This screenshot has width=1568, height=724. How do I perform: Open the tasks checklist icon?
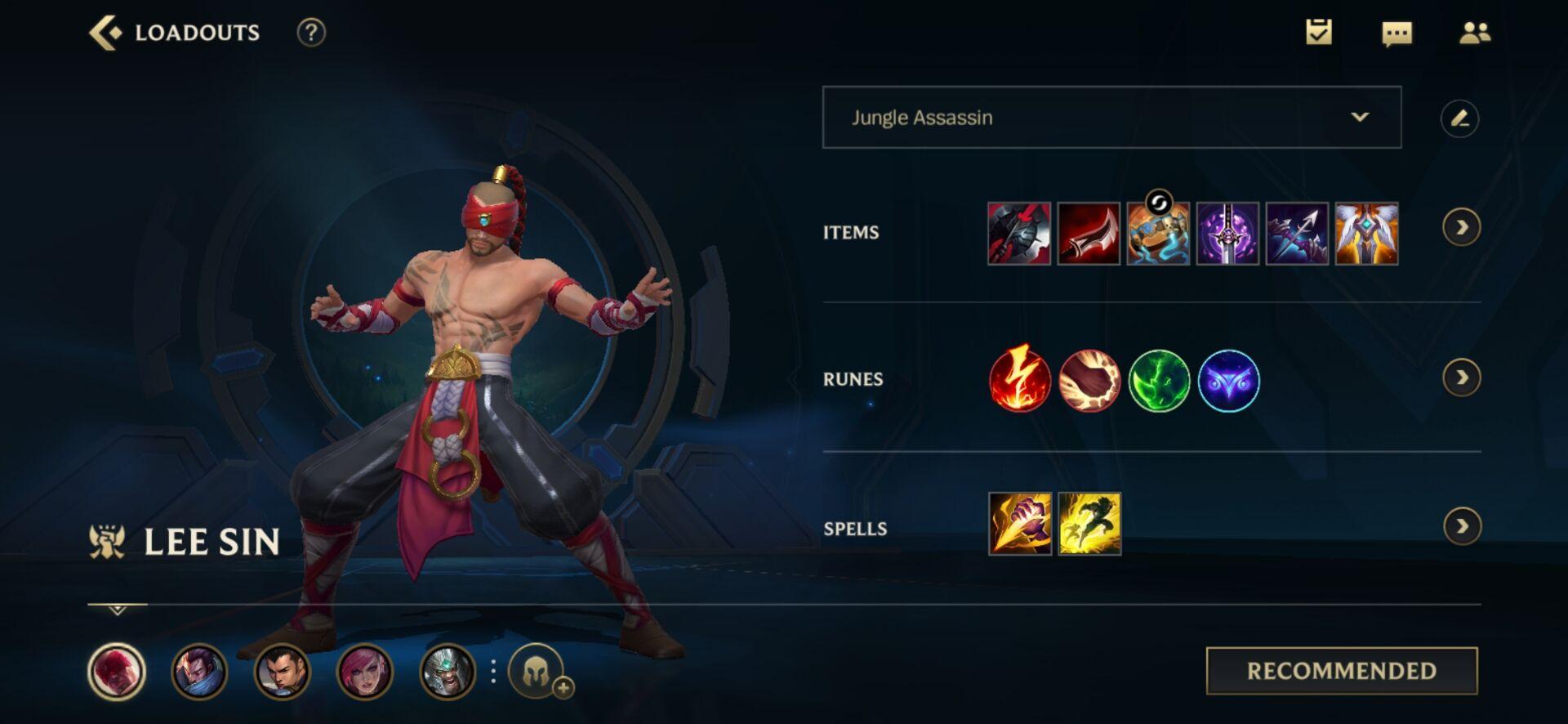coord(1318,33)
